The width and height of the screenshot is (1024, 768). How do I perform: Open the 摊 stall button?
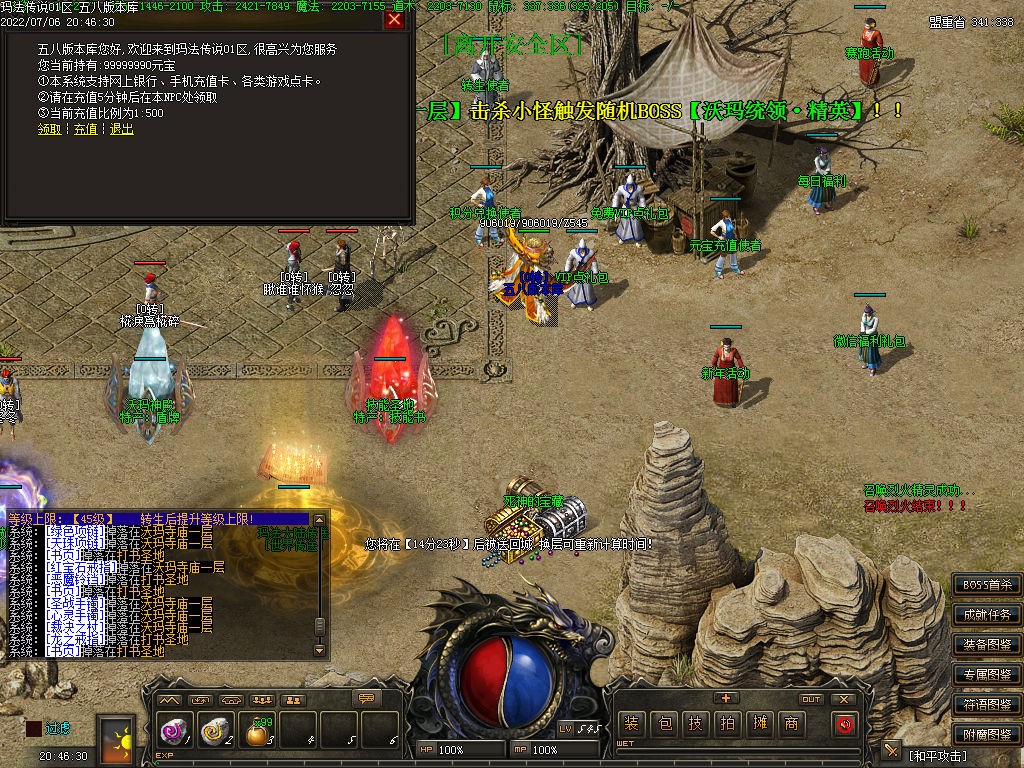click(759, 724)
